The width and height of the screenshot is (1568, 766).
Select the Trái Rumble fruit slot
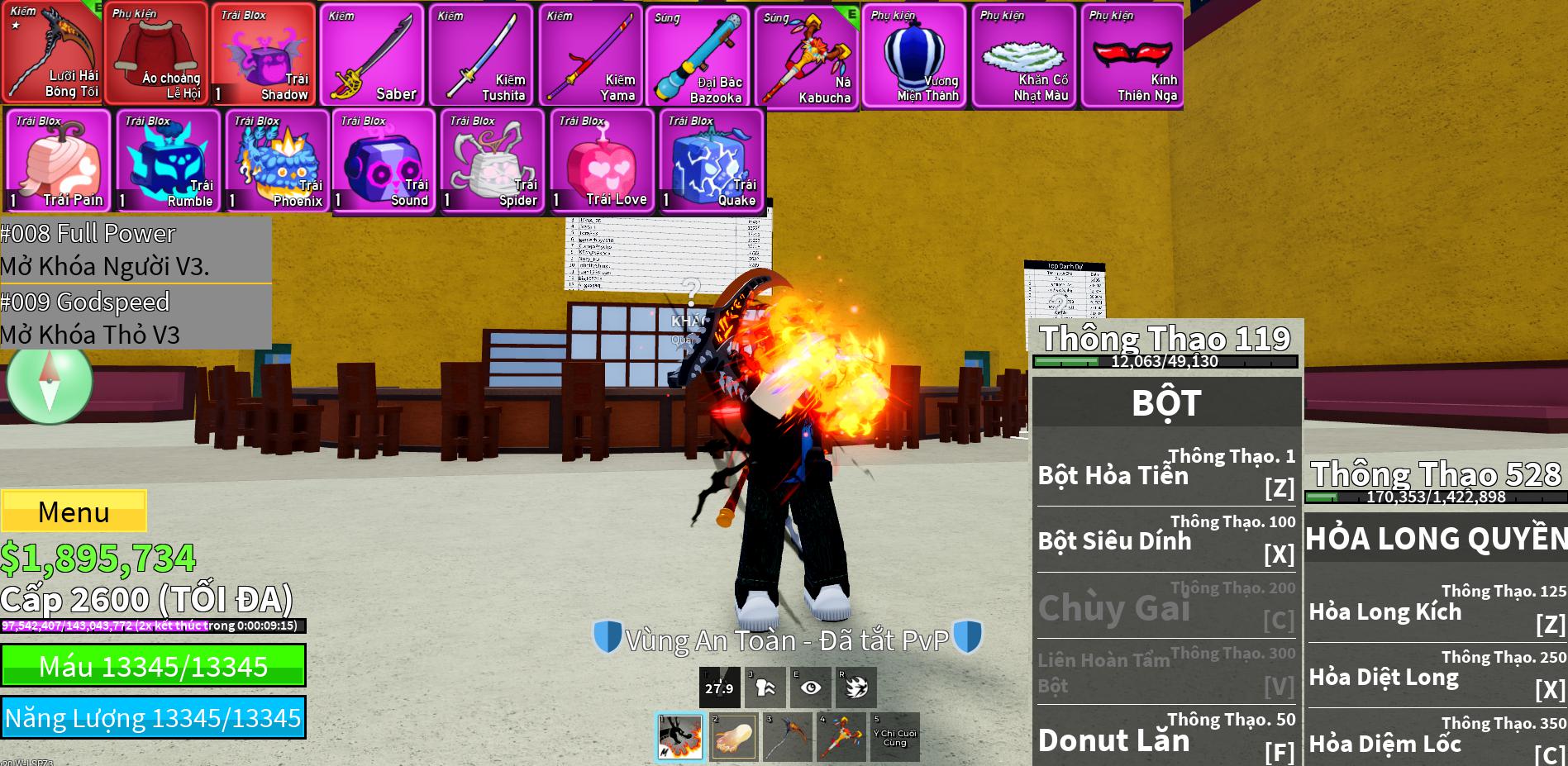[x=168, y=161]
